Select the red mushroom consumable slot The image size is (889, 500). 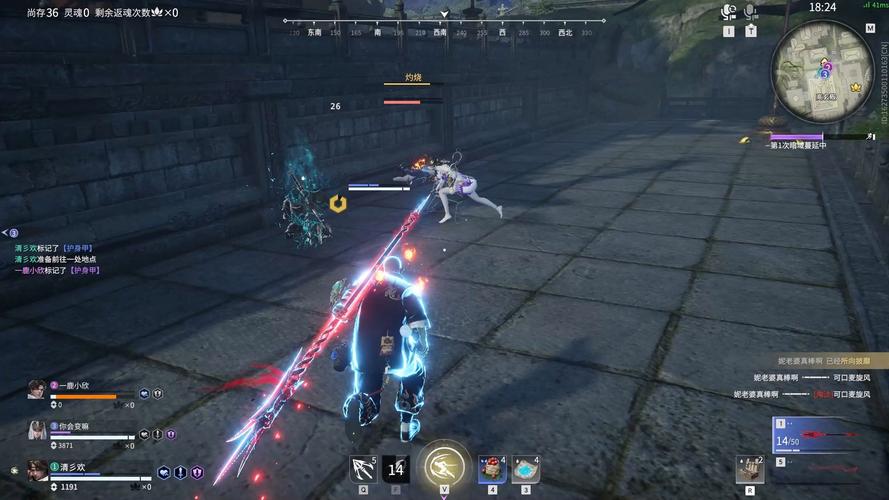point(492,468)
